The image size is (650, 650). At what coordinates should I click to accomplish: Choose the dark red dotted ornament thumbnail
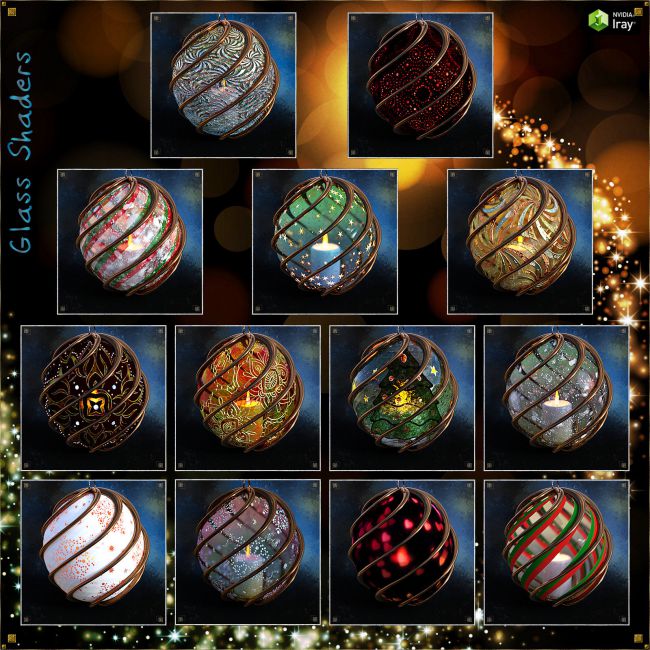[x=419, y=85]
